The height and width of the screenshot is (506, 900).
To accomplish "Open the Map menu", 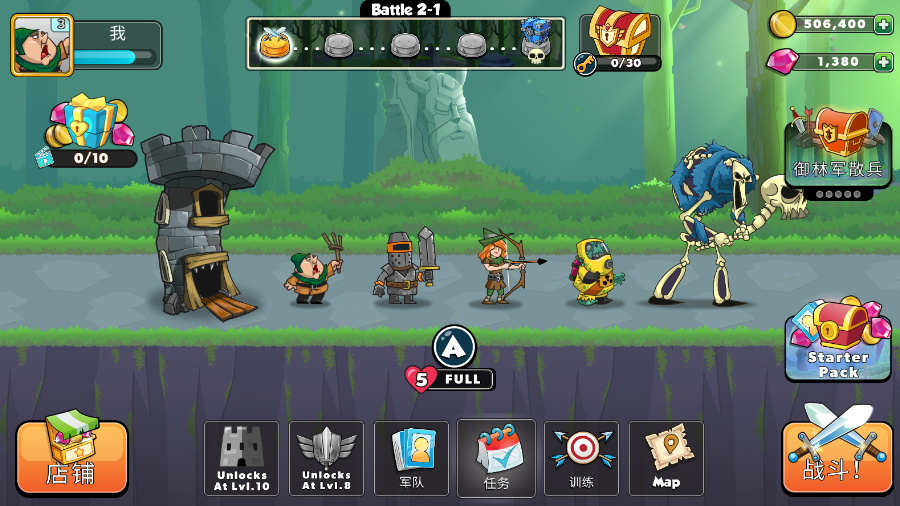I will click(x=666, y=458).
